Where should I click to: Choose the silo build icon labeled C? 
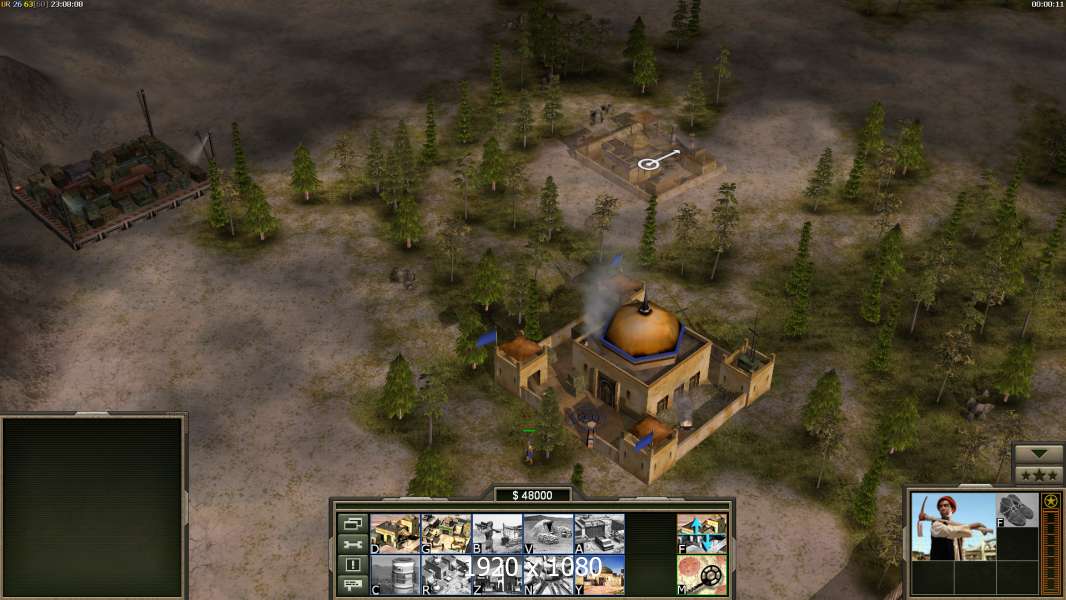coord(395,574)
